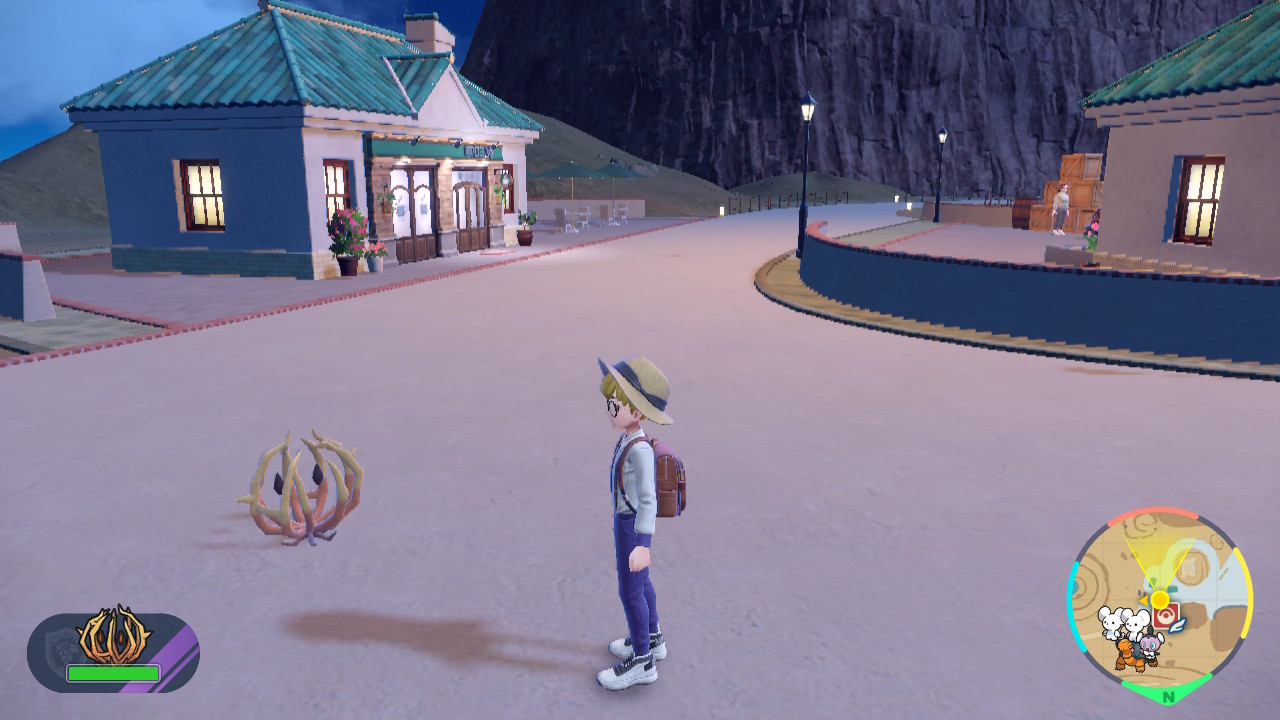The height and width of the screenshot is (720, 1280).
Task: Click the player position marker on the minimap
Action: point(1159,598)
